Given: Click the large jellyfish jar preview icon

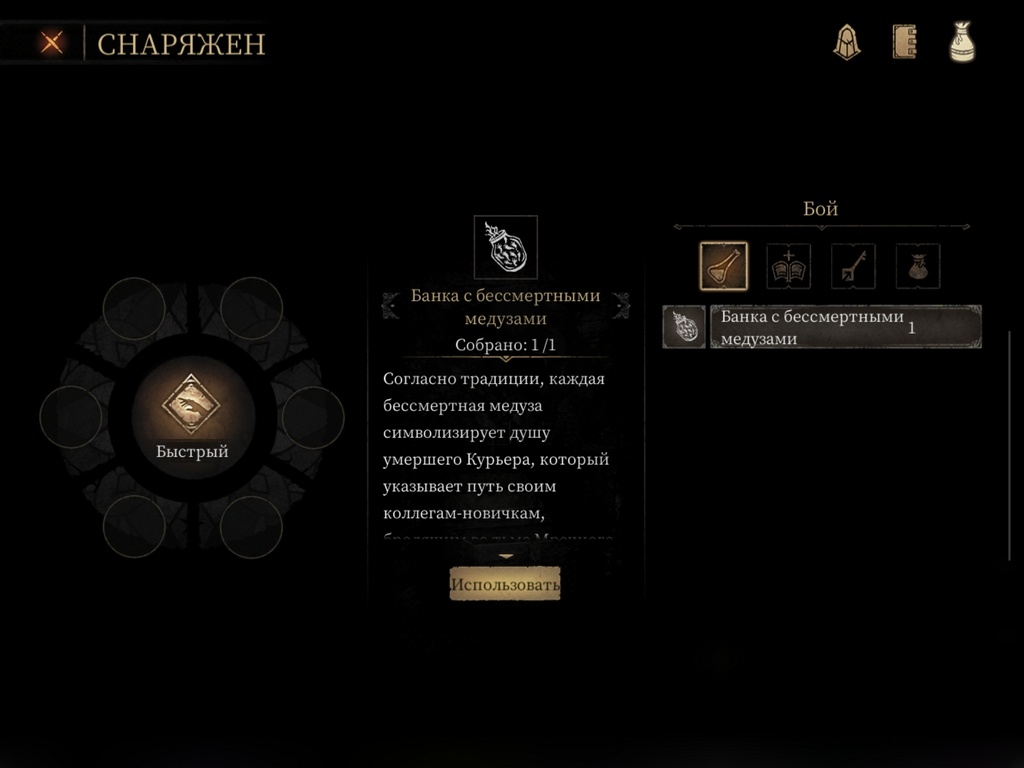Looking at the screenshot, I should (x=505, y=247).
